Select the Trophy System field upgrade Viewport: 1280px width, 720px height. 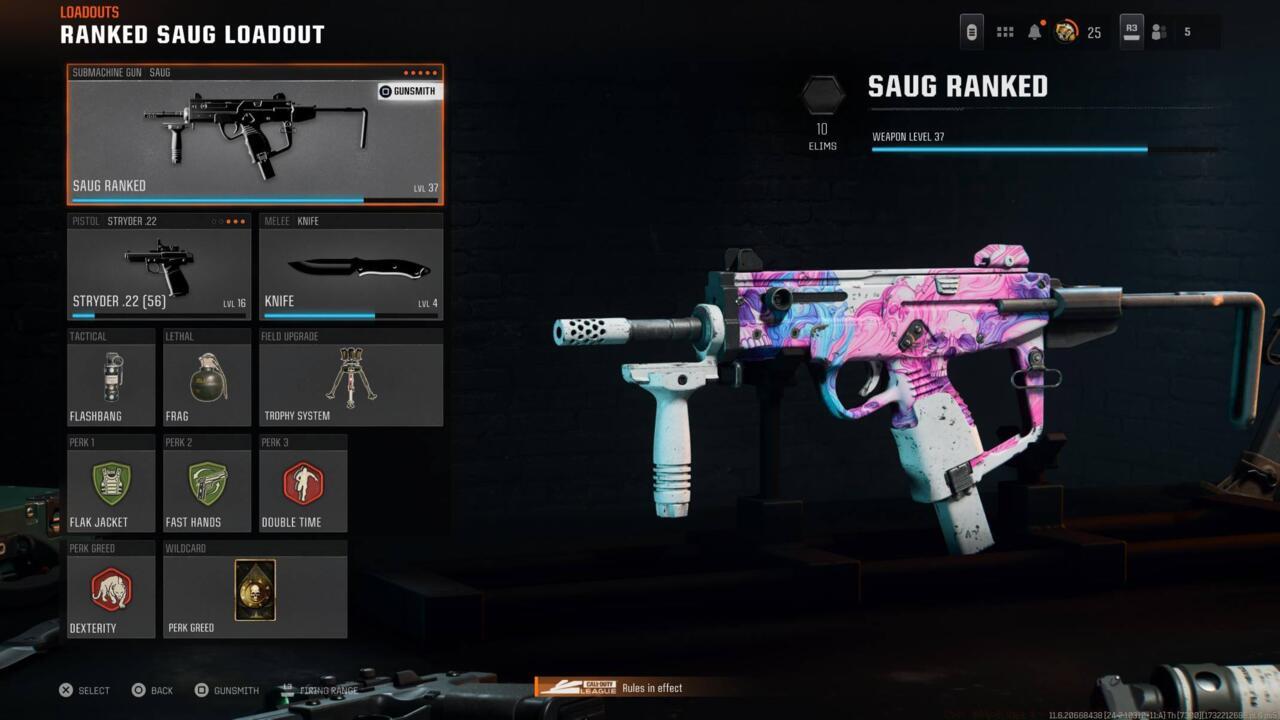point(350,378)
